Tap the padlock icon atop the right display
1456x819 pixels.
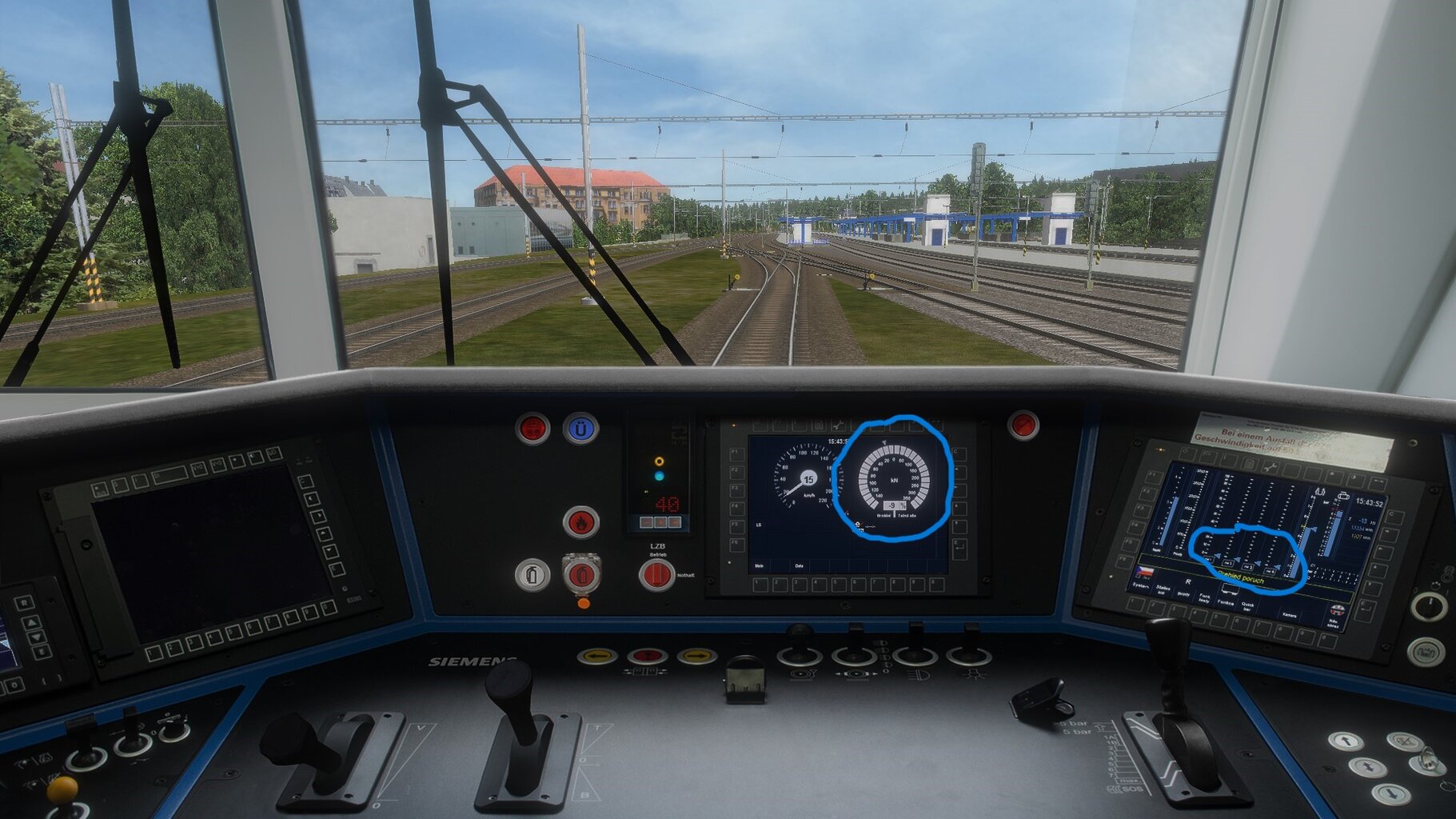[x=1250, y=463]
